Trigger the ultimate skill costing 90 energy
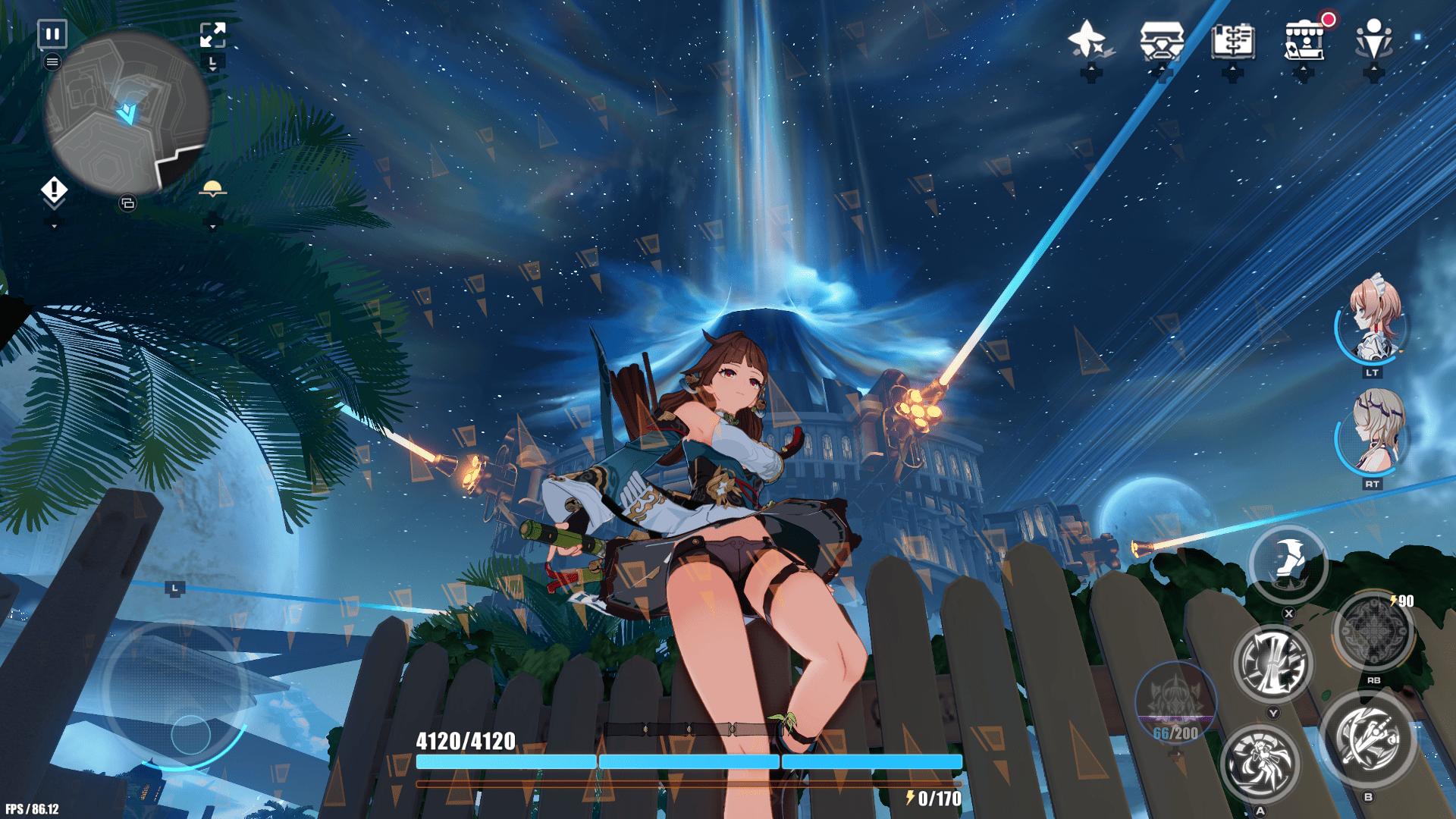 (x=1373, y=632)
